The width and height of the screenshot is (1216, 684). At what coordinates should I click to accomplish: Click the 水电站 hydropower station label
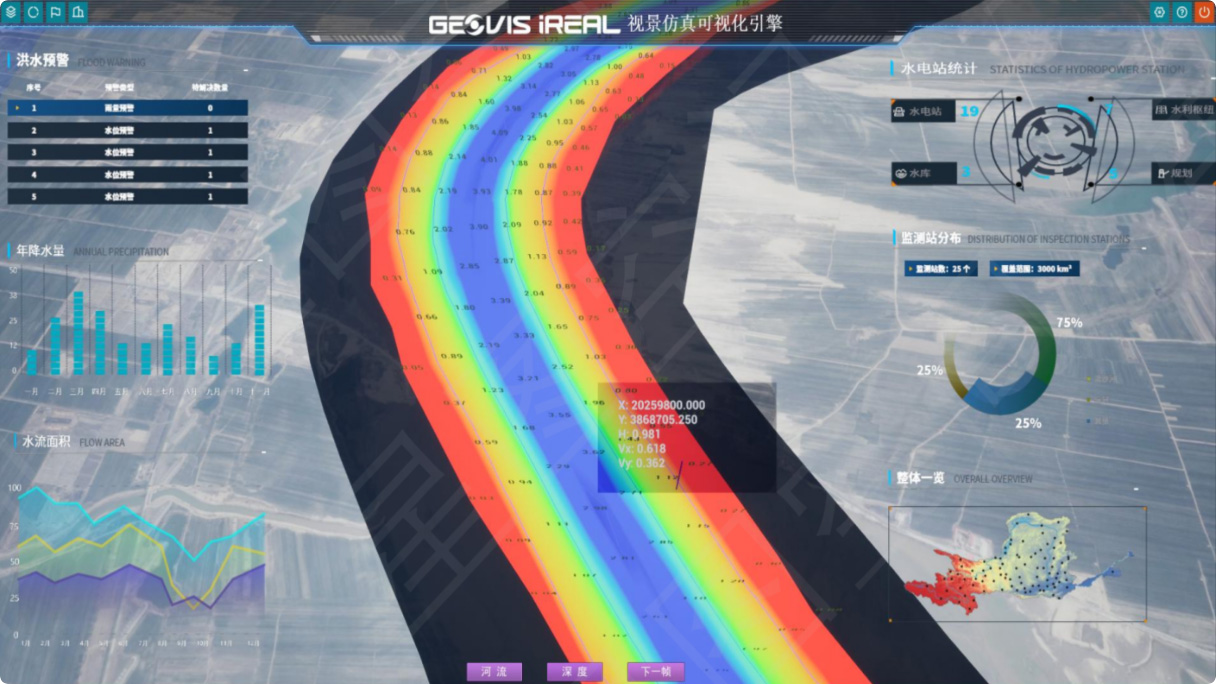924,112
